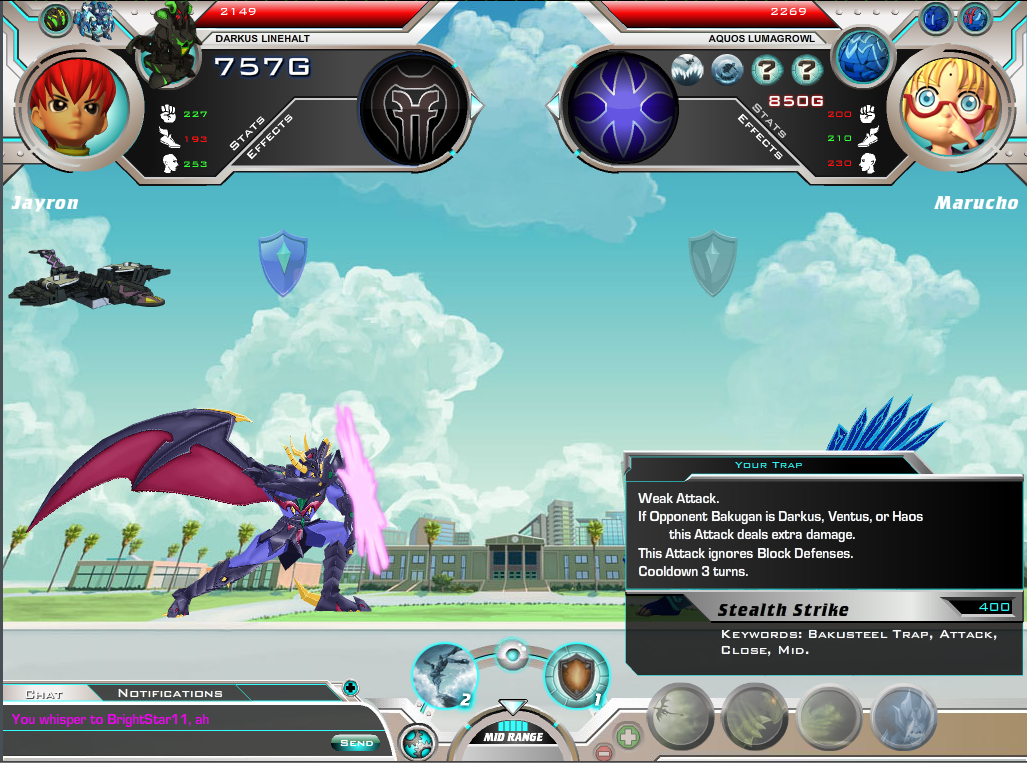The height and width of the screenshot is (763, 1027).
Task: Open the Notifications tab
Action: [x=170, y=693]
